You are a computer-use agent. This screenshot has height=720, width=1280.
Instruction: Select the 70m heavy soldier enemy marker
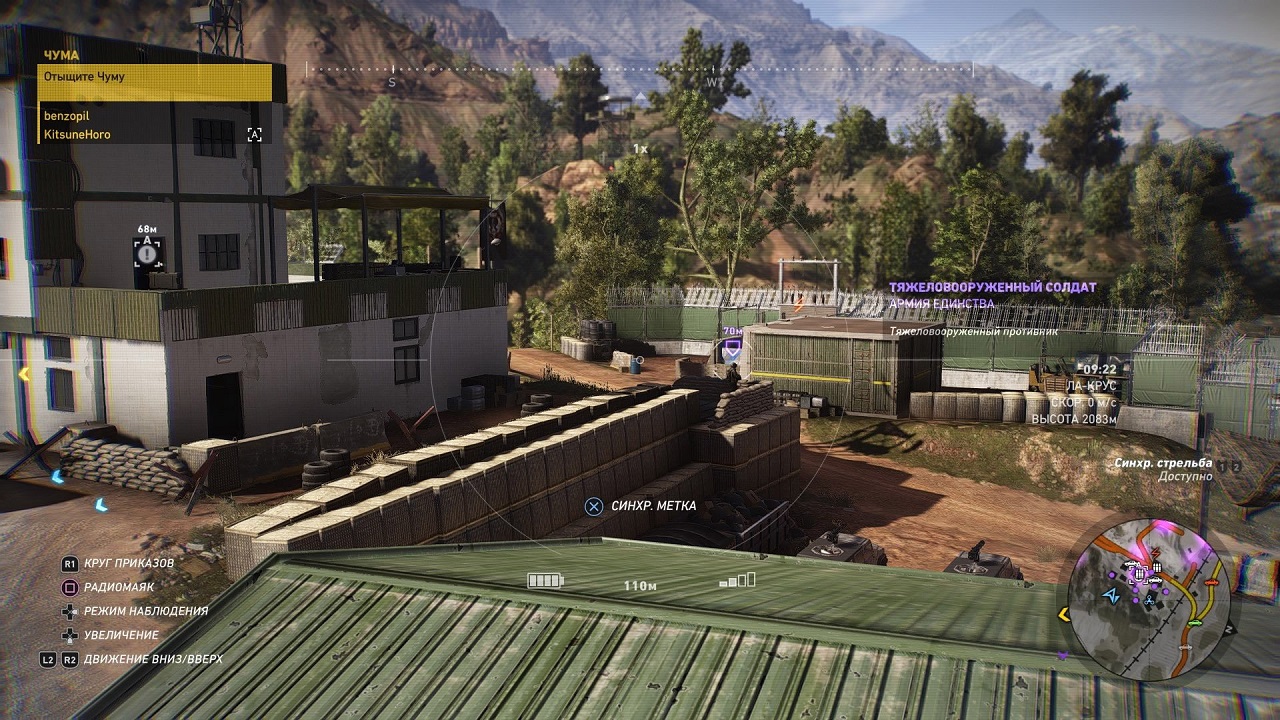(x=732, y=348)
